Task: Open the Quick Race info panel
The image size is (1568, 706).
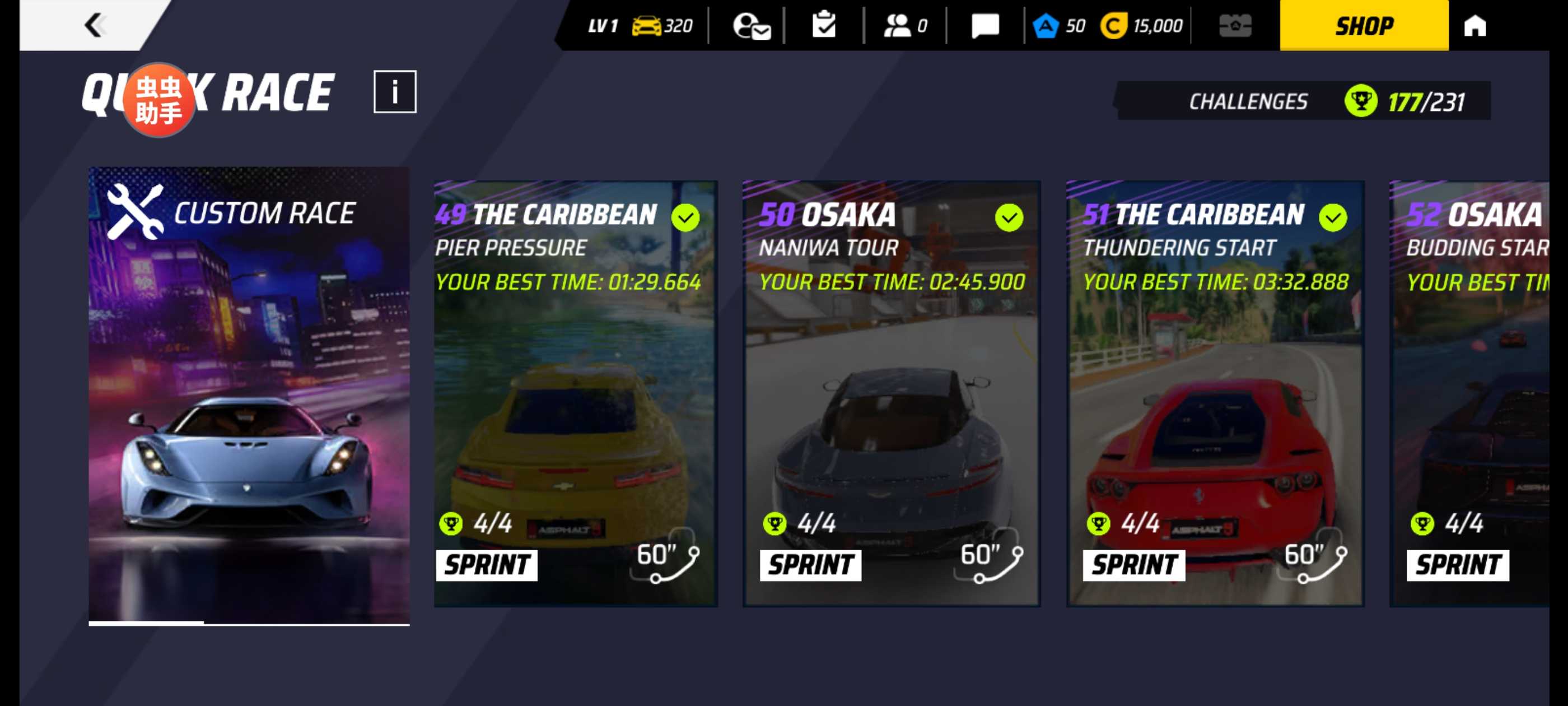Action: click(394, 92)
